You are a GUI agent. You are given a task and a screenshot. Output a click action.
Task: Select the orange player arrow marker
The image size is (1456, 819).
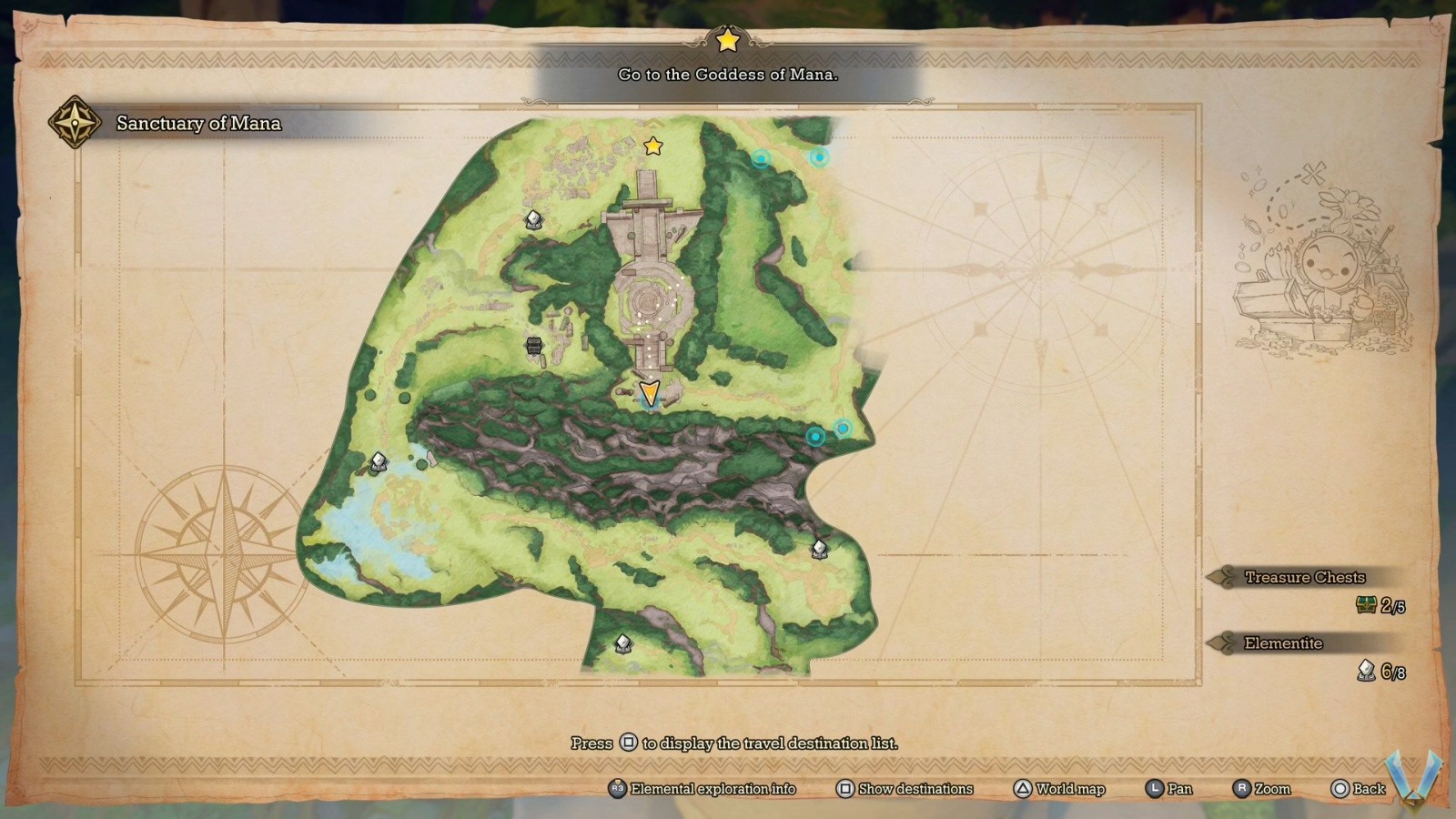(x=648, y=394)
